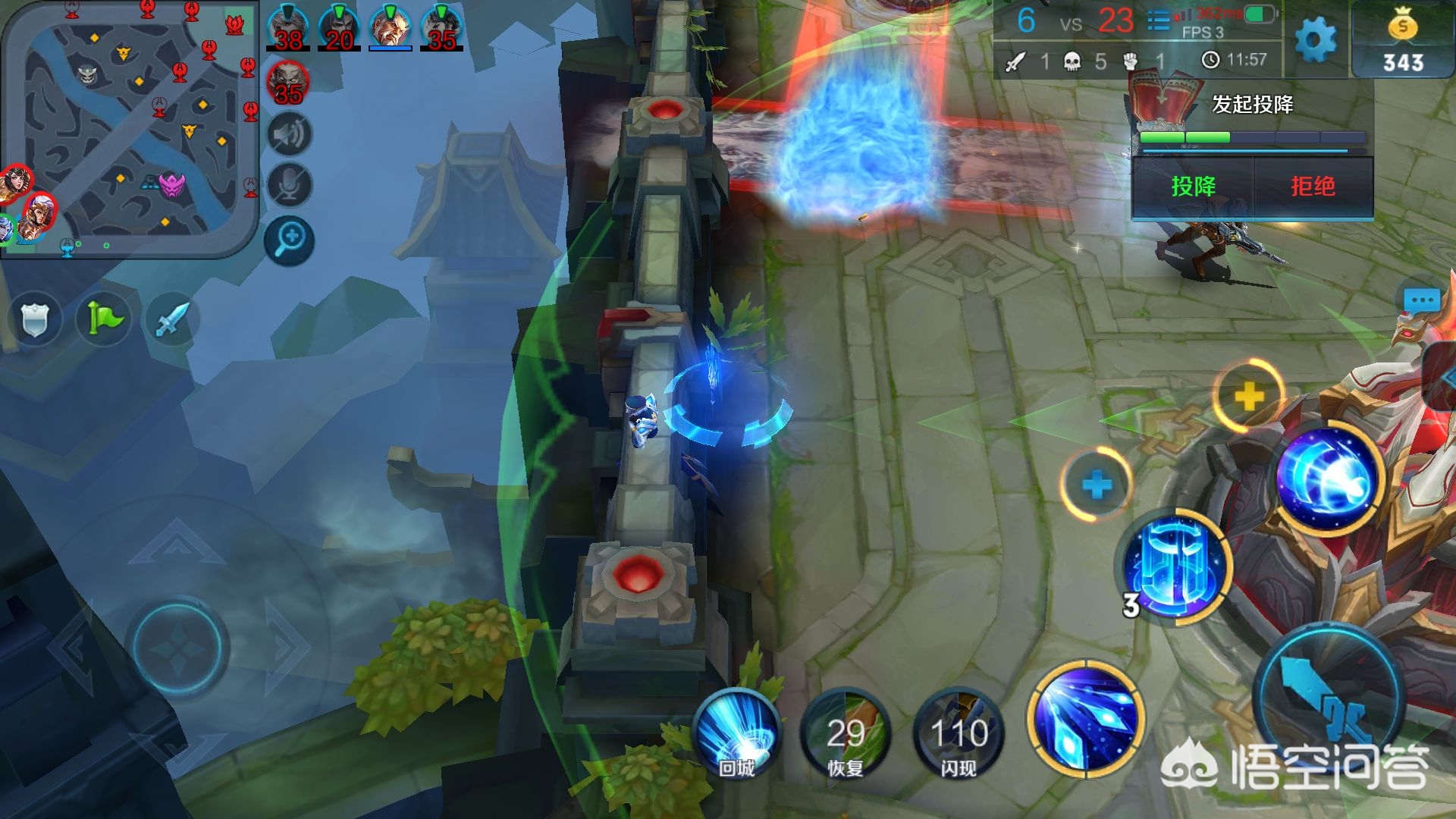Open the gold coin shop
Image resolution: width=1456 pixels, height=819 pixels.
click(1402, 41)
